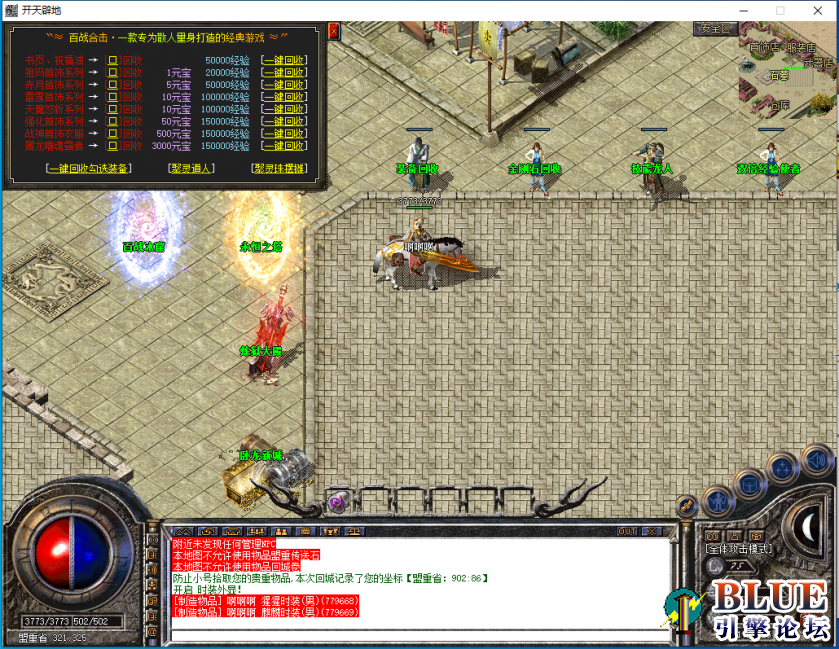Open the round character icon menu button
This screenshot has height=649, width=839.
click(716, 499)
